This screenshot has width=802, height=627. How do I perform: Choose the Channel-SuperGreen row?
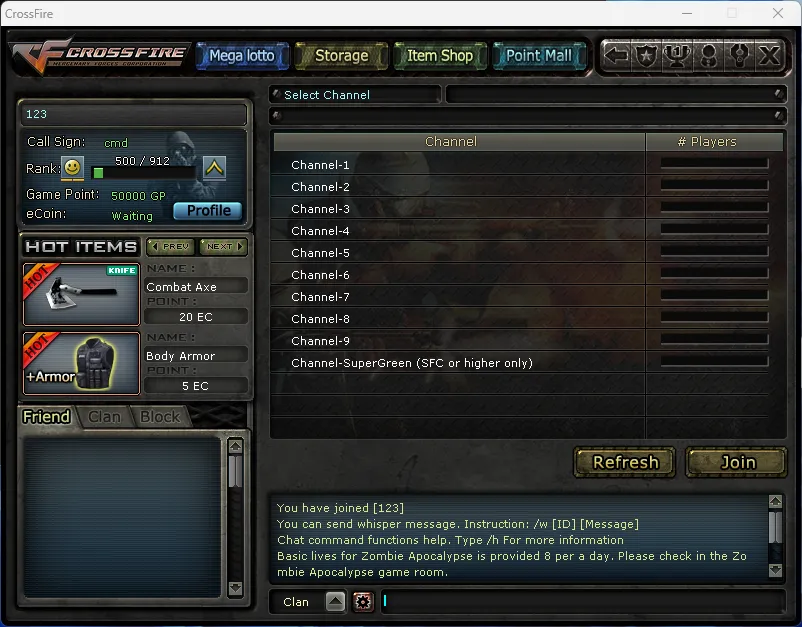[x=411, y=363]
